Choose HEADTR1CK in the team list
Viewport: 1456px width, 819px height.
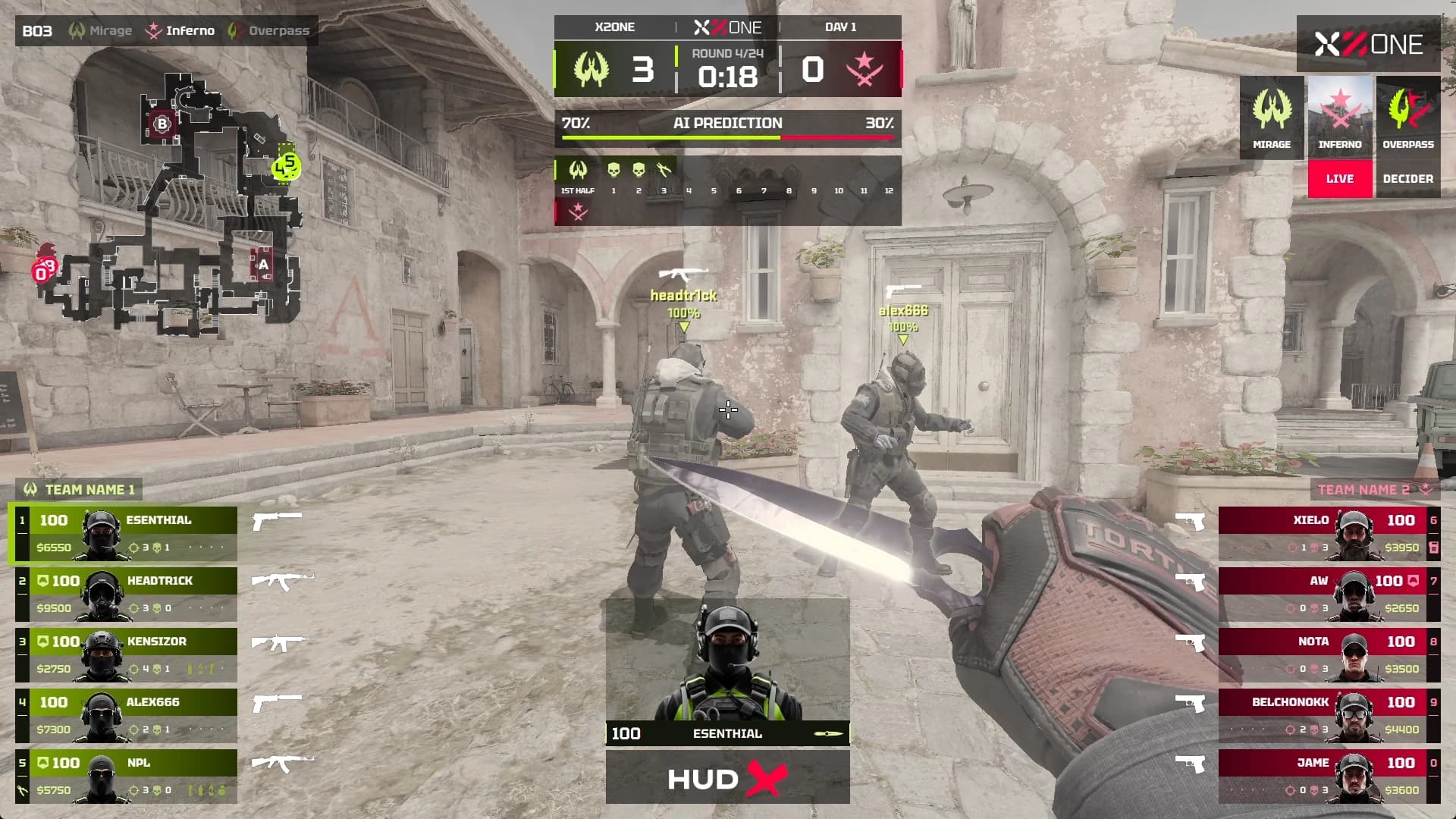(126, 595)
